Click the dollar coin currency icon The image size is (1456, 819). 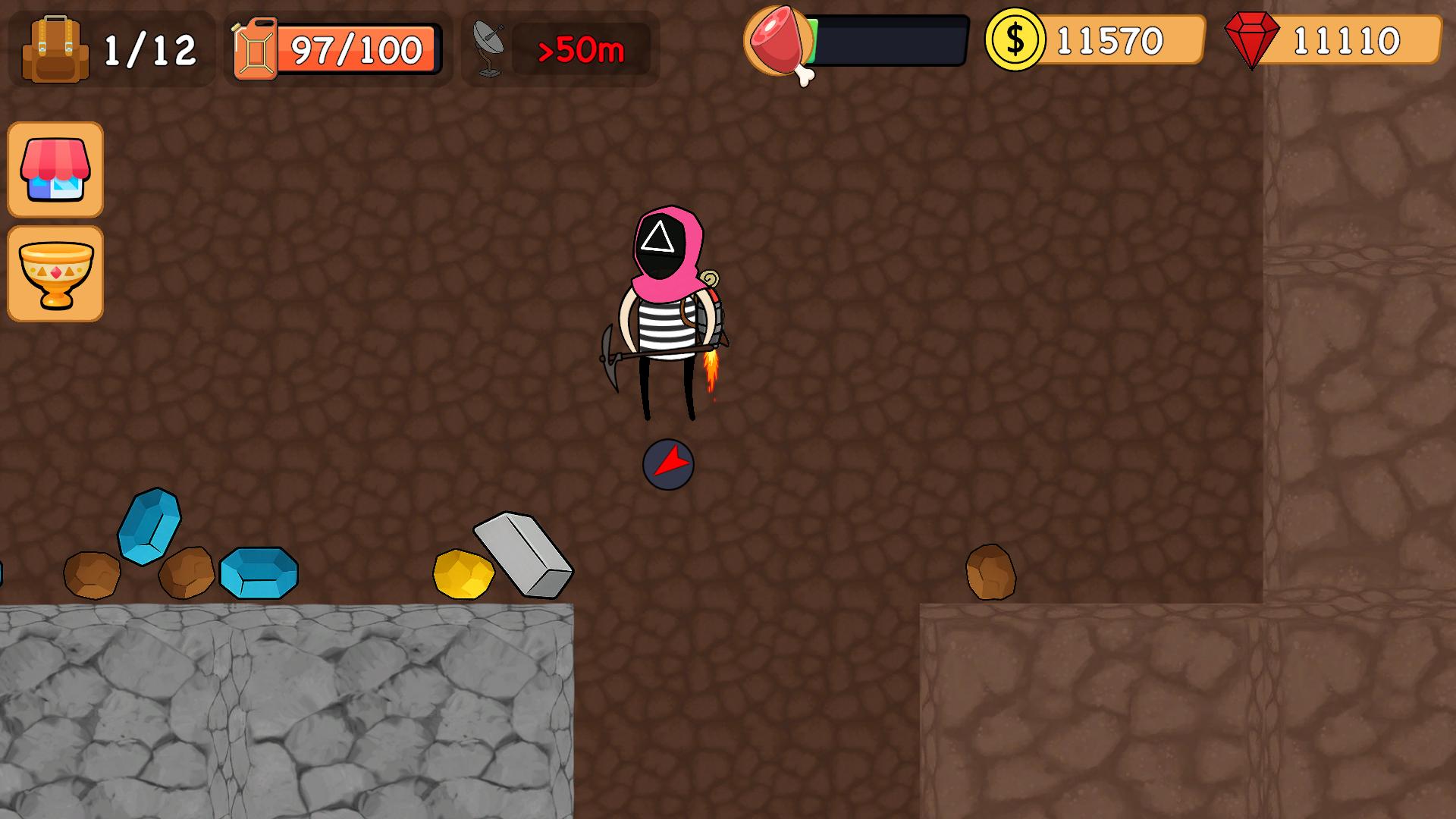(x=1016, y=42)
